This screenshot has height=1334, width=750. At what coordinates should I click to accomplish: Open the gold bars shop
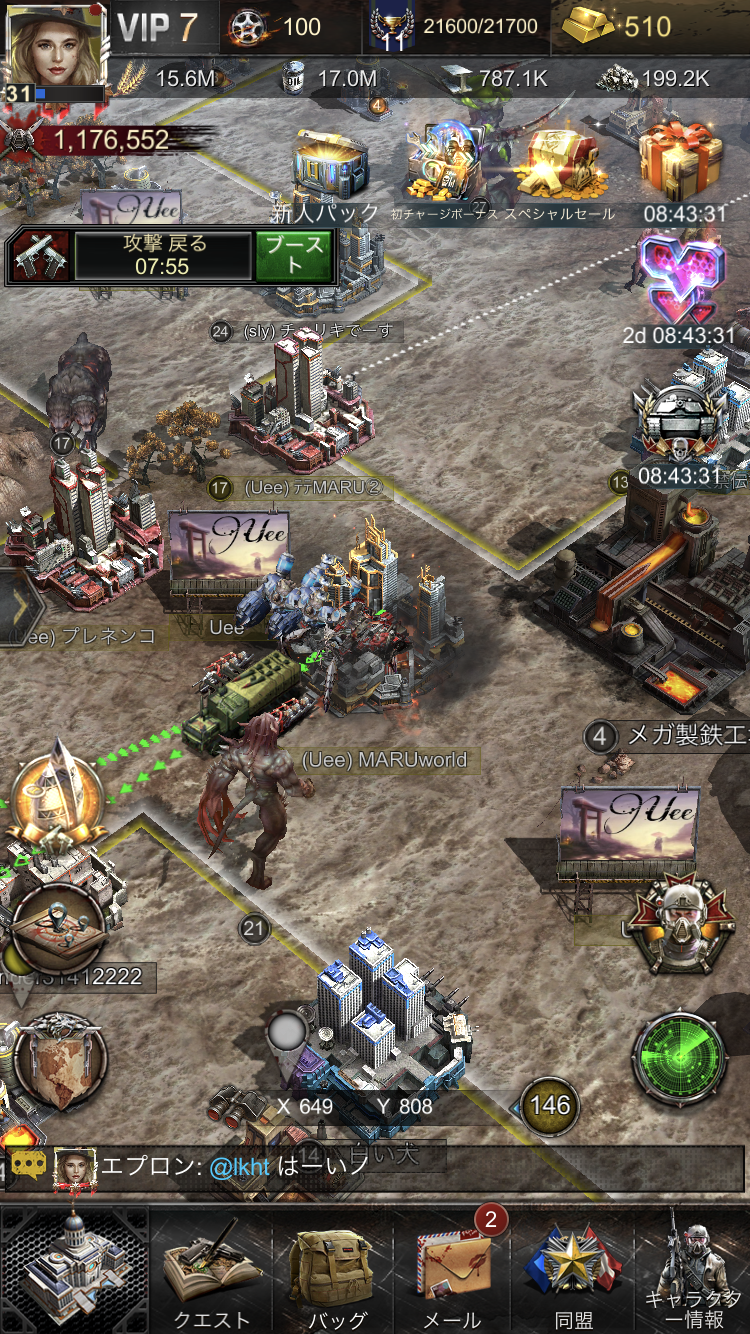point(617,27)
